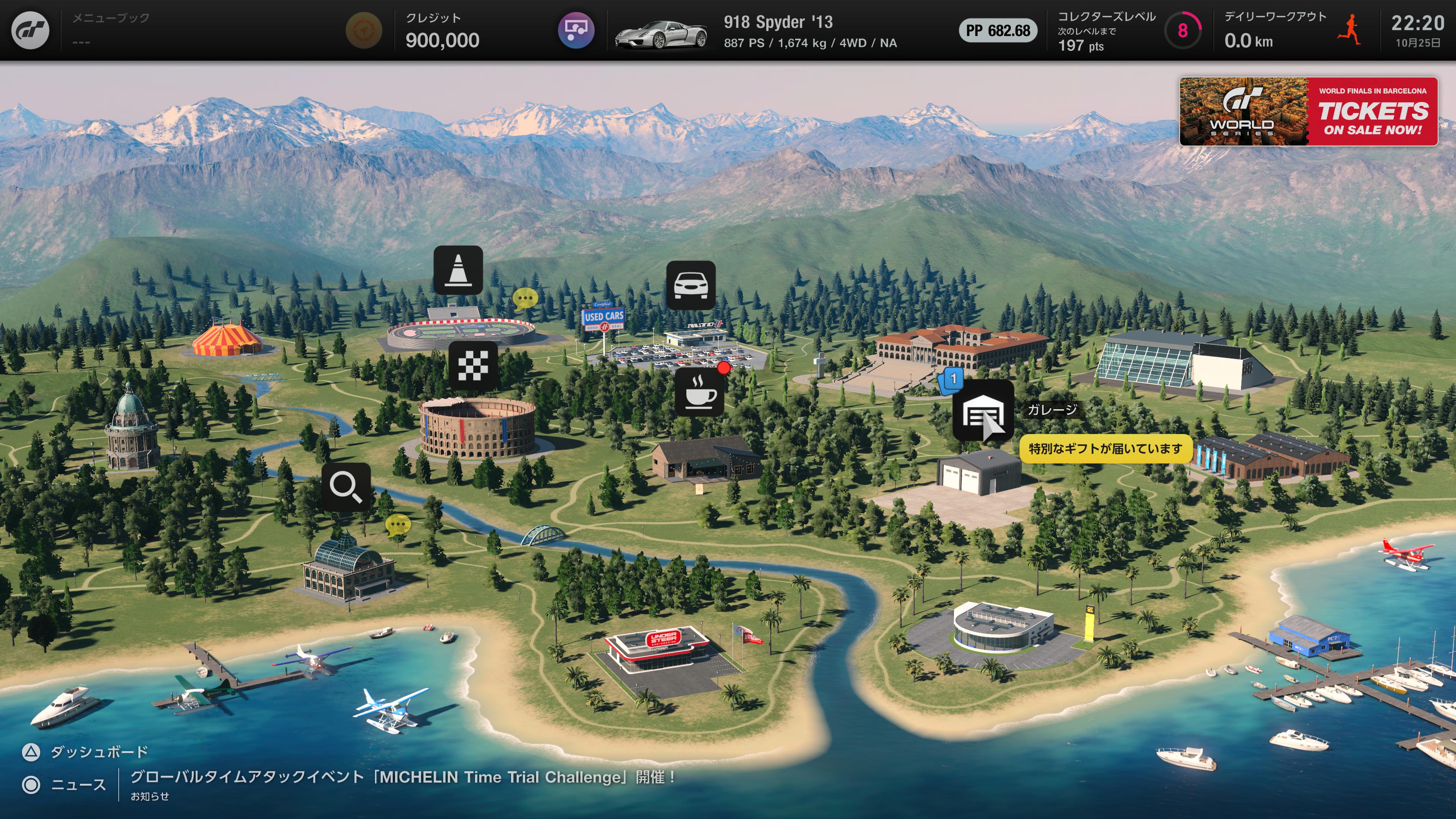Click the yellow speech bubble near license track
This screenshot has height=819, width=1456.
[x=524, y=298]
